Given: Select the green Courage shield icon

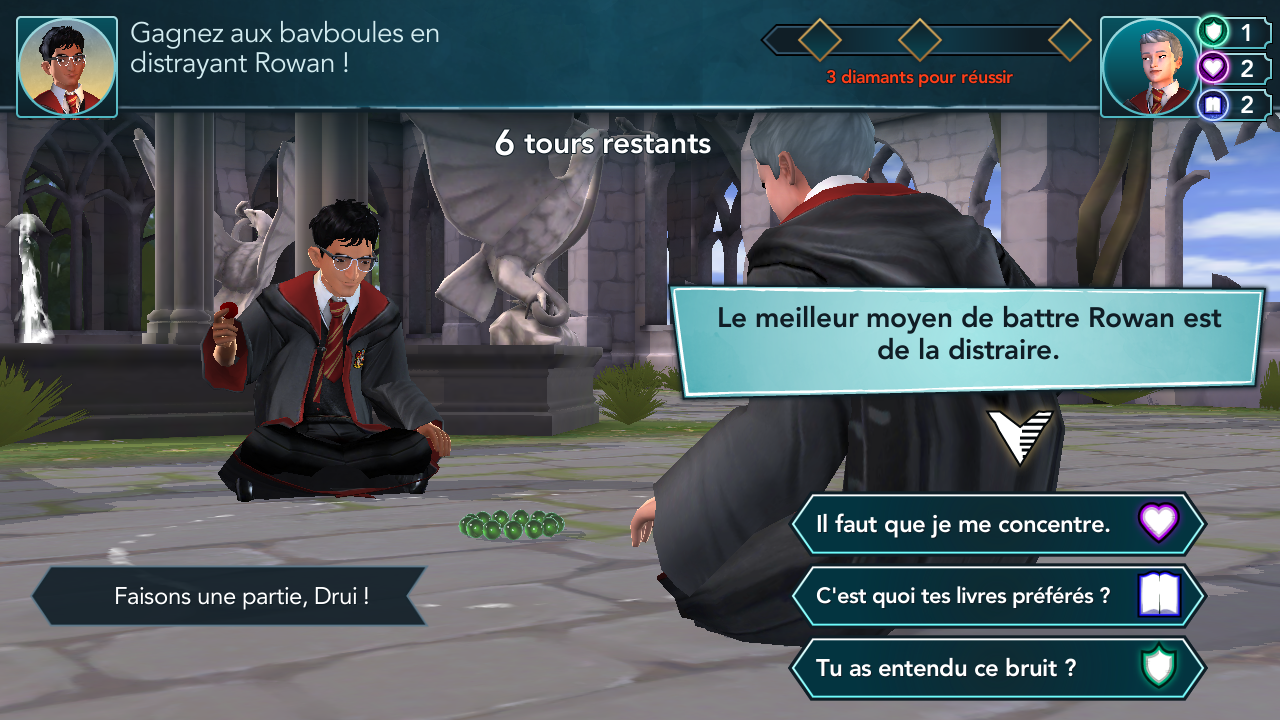Looking at the screenshot, I should (1211, 32).
